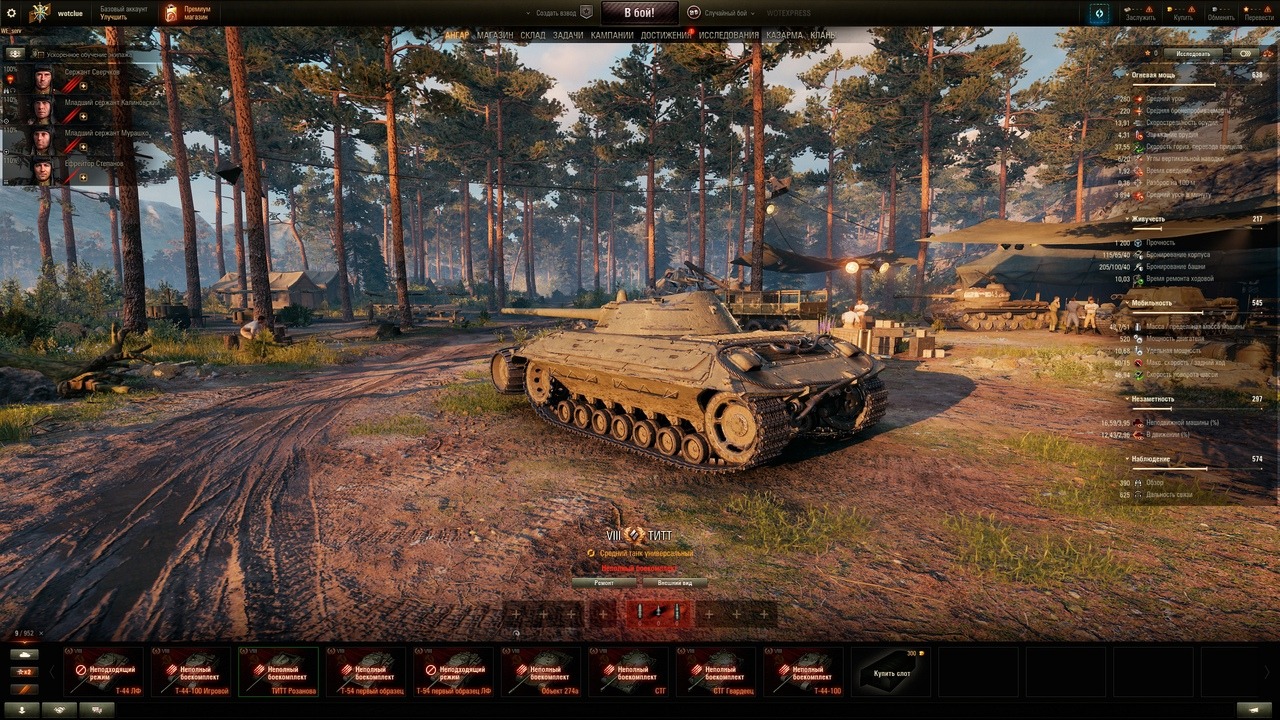Open the game settings gear icon
This screenshot has height=720, width=1280.
pyautogui.click(x=10, y=12)
